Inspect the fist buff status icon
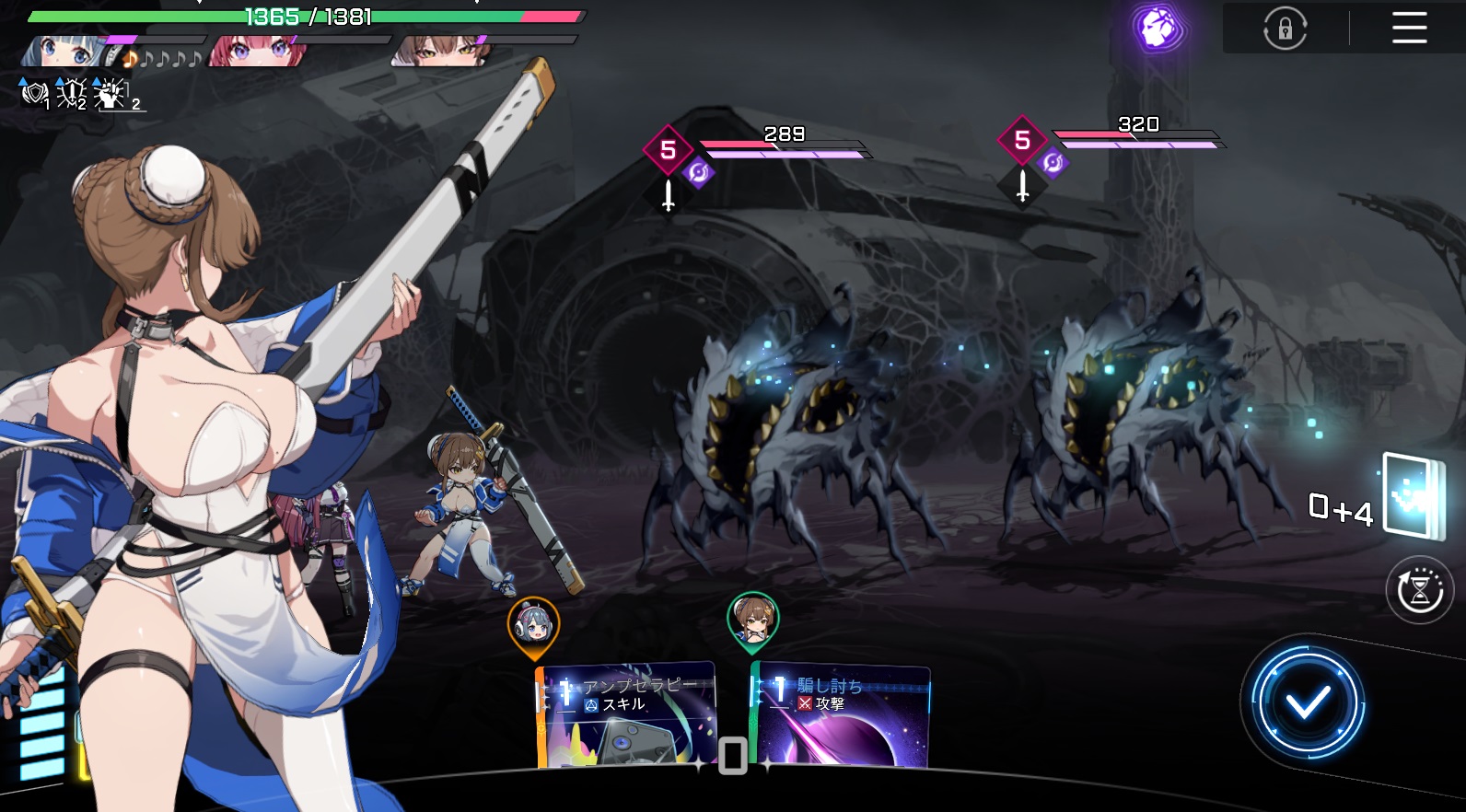This screenshot has height=812, width=1466. point(111,94)
